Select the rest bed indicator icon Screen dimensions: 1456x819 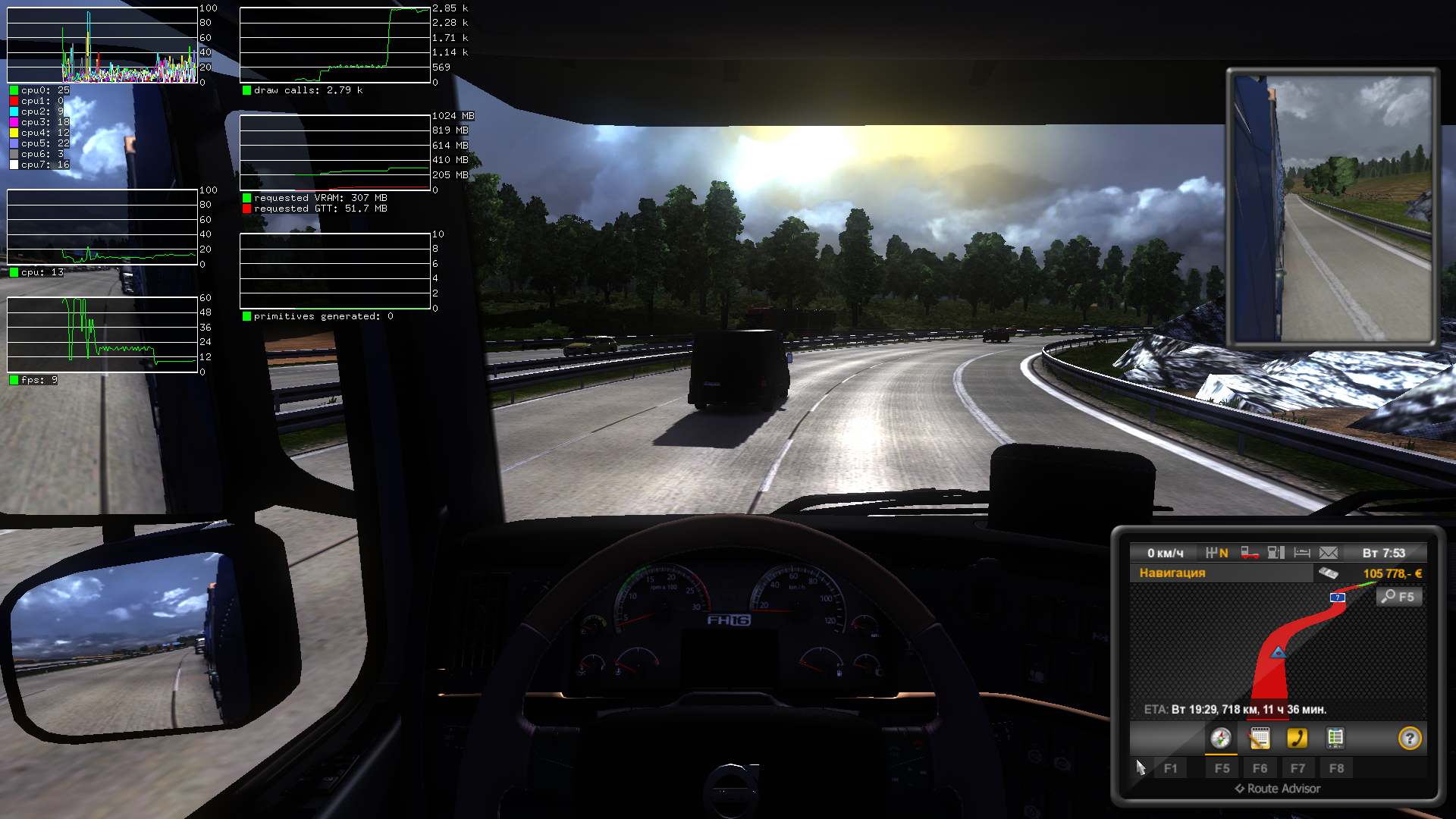pos(1302,553)
